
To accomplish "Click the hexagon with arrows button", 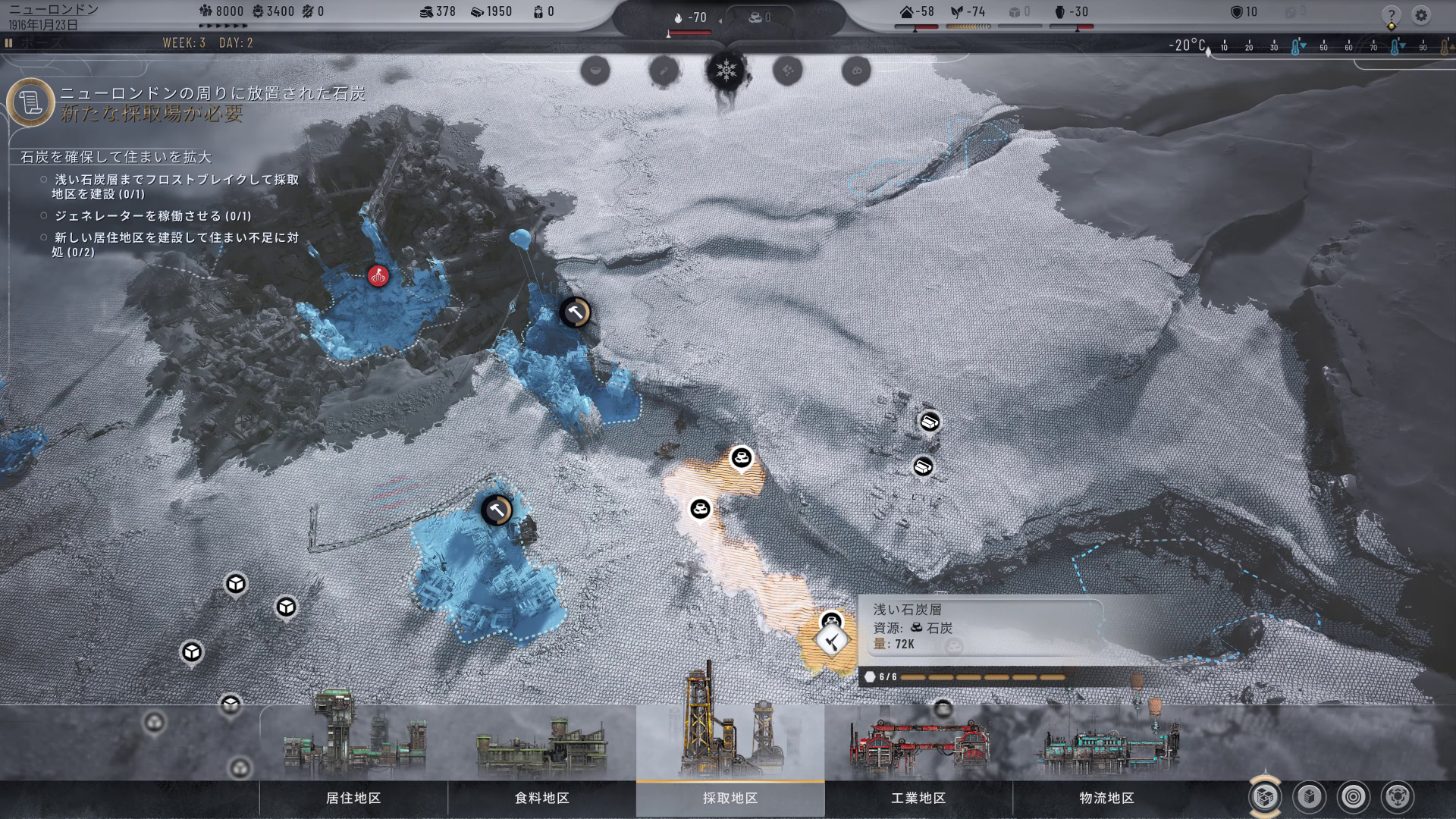I will (1397, 796).
